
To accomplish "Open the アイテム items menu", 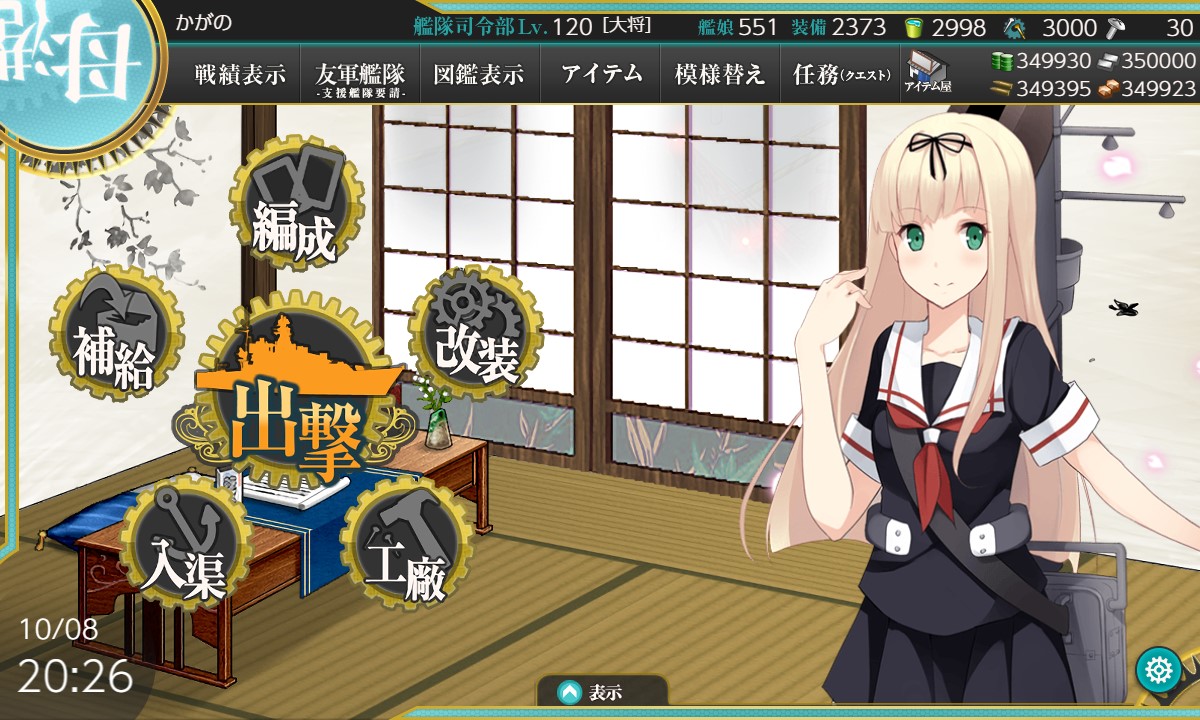I will 600,75.
